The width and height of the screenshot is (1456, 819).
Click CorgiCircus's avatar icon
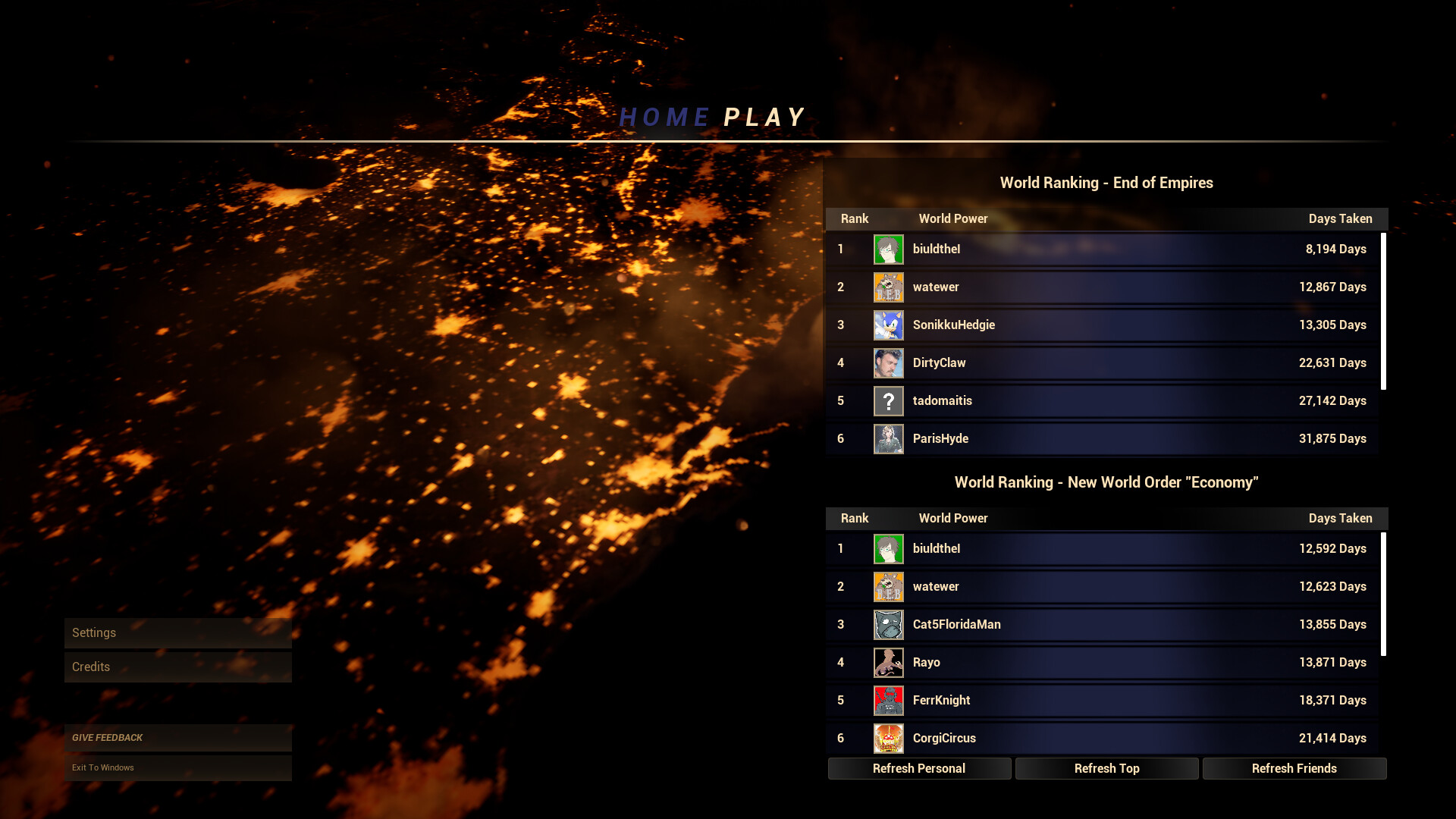888,738
